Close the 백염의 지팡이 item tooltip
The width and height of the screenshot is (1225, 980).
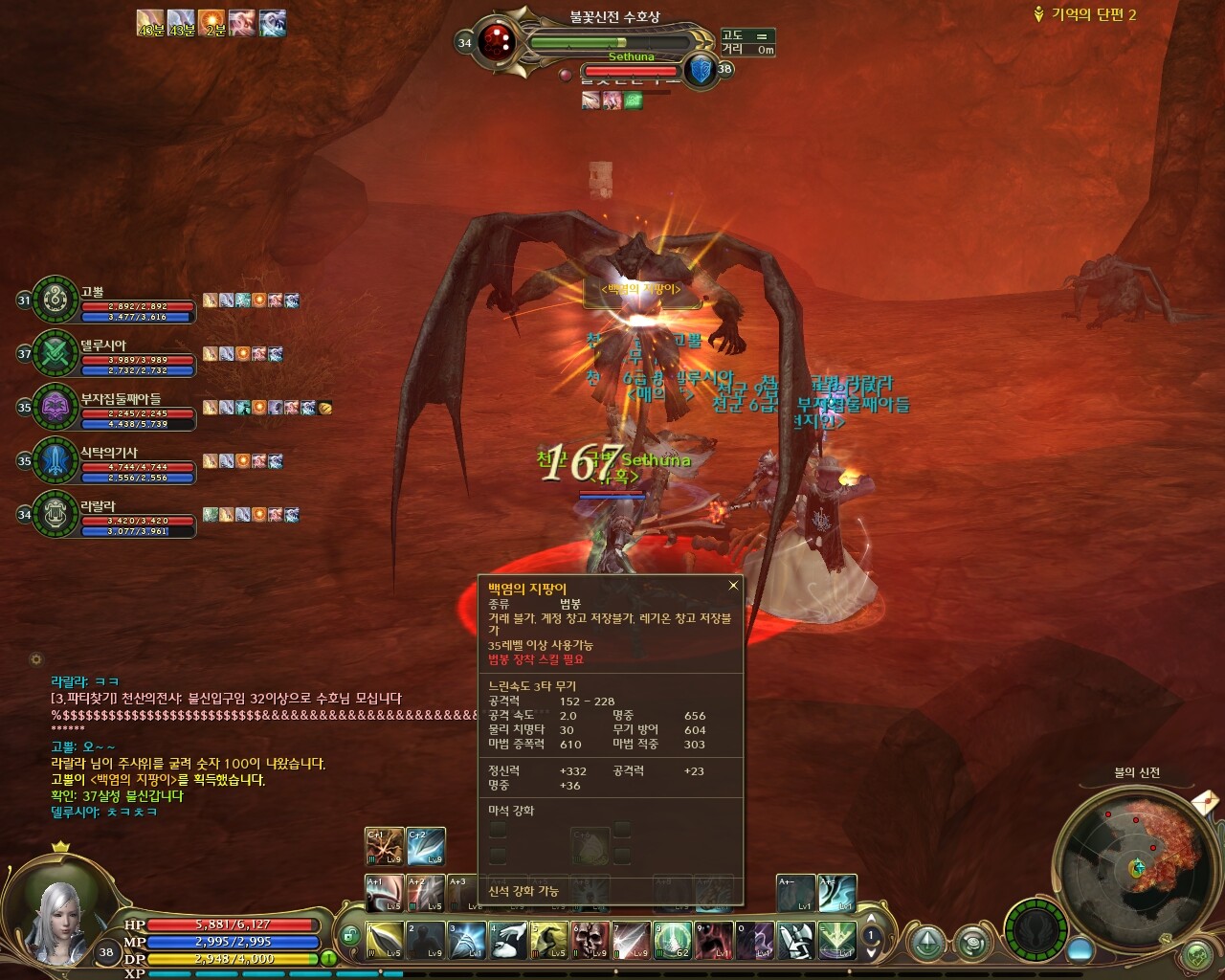(x=733, y=586)
